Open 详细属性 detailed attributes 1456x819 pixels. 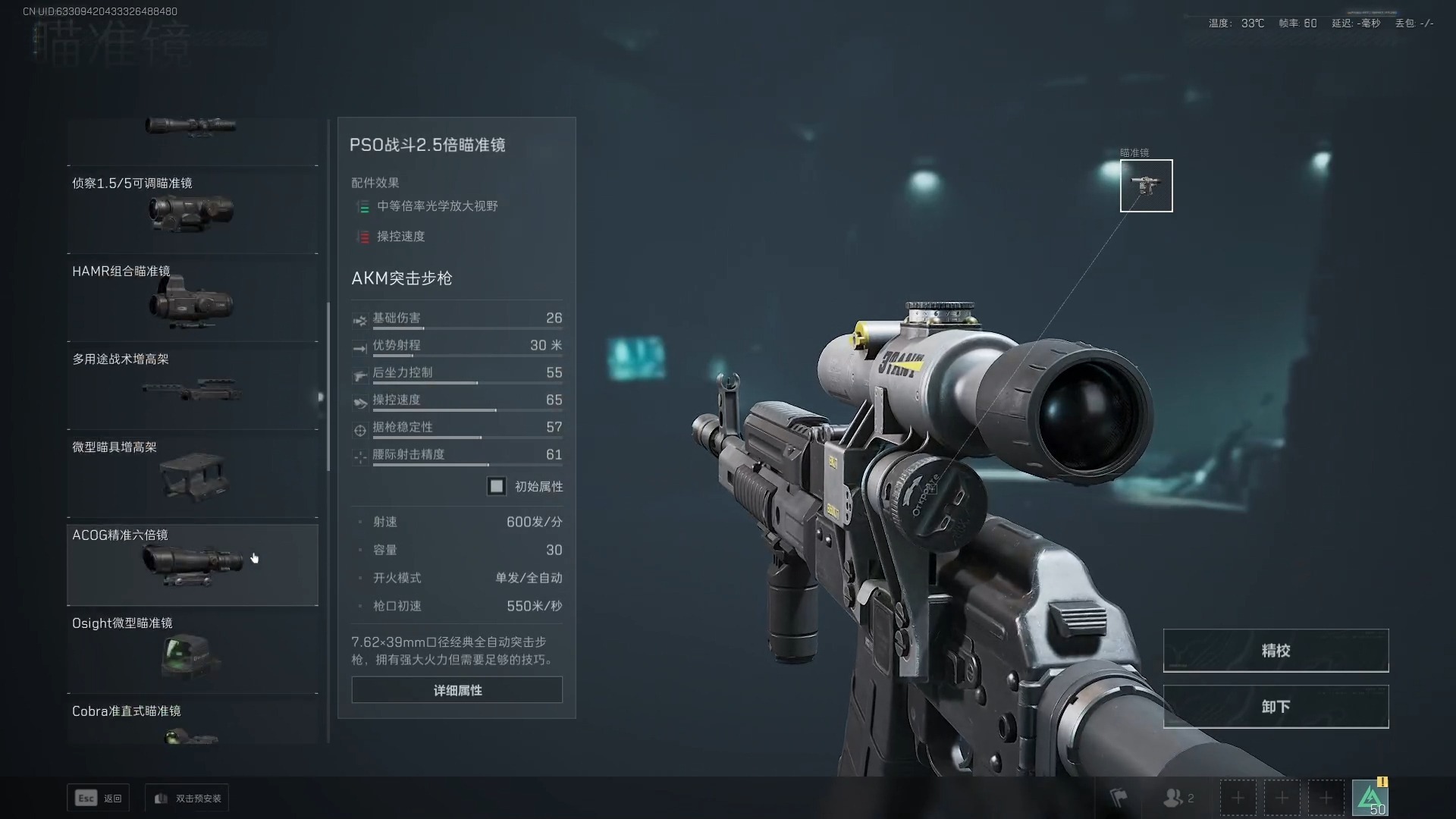coord(457,690)
